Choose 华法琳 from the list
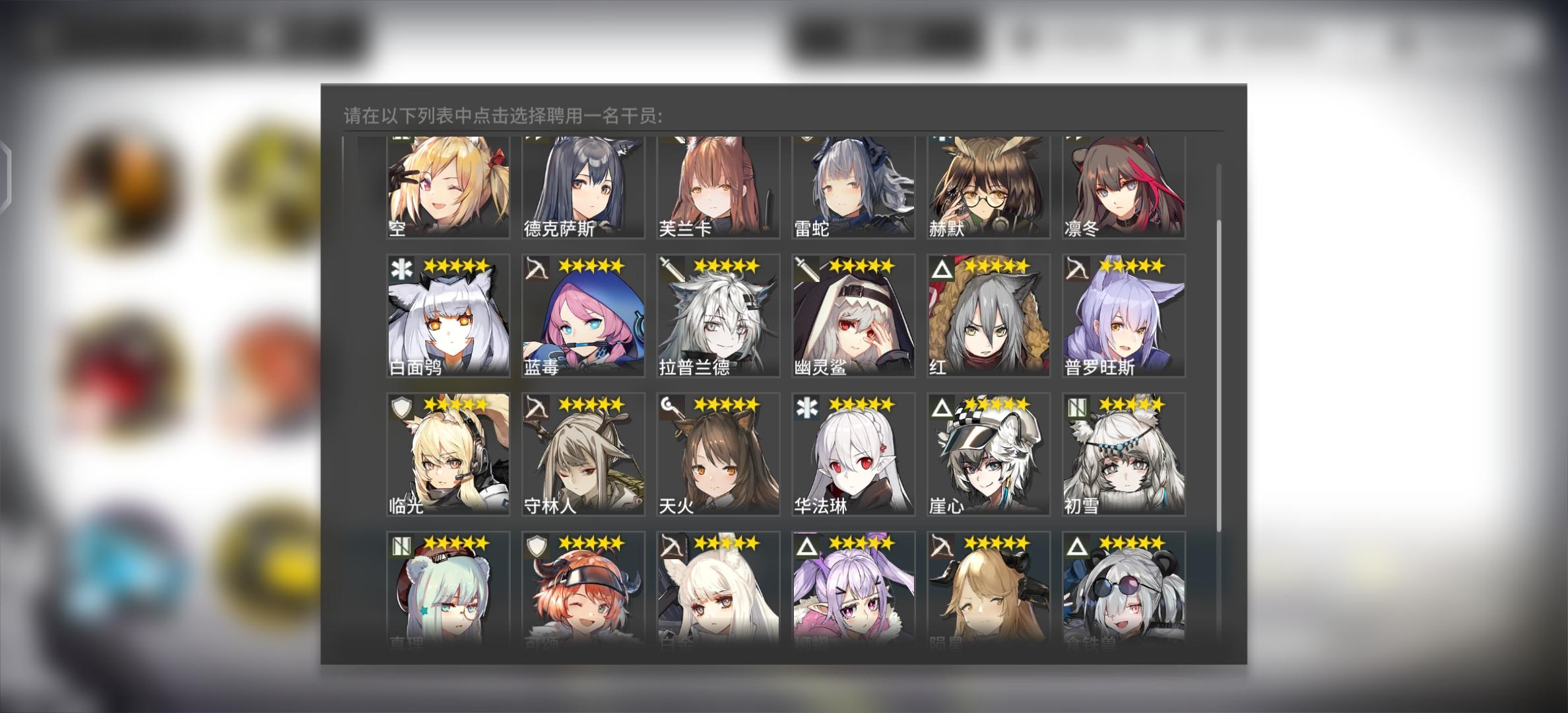The height and width of the screenshot is (713, 1568). pyautogui.click(x=851, y=456)
